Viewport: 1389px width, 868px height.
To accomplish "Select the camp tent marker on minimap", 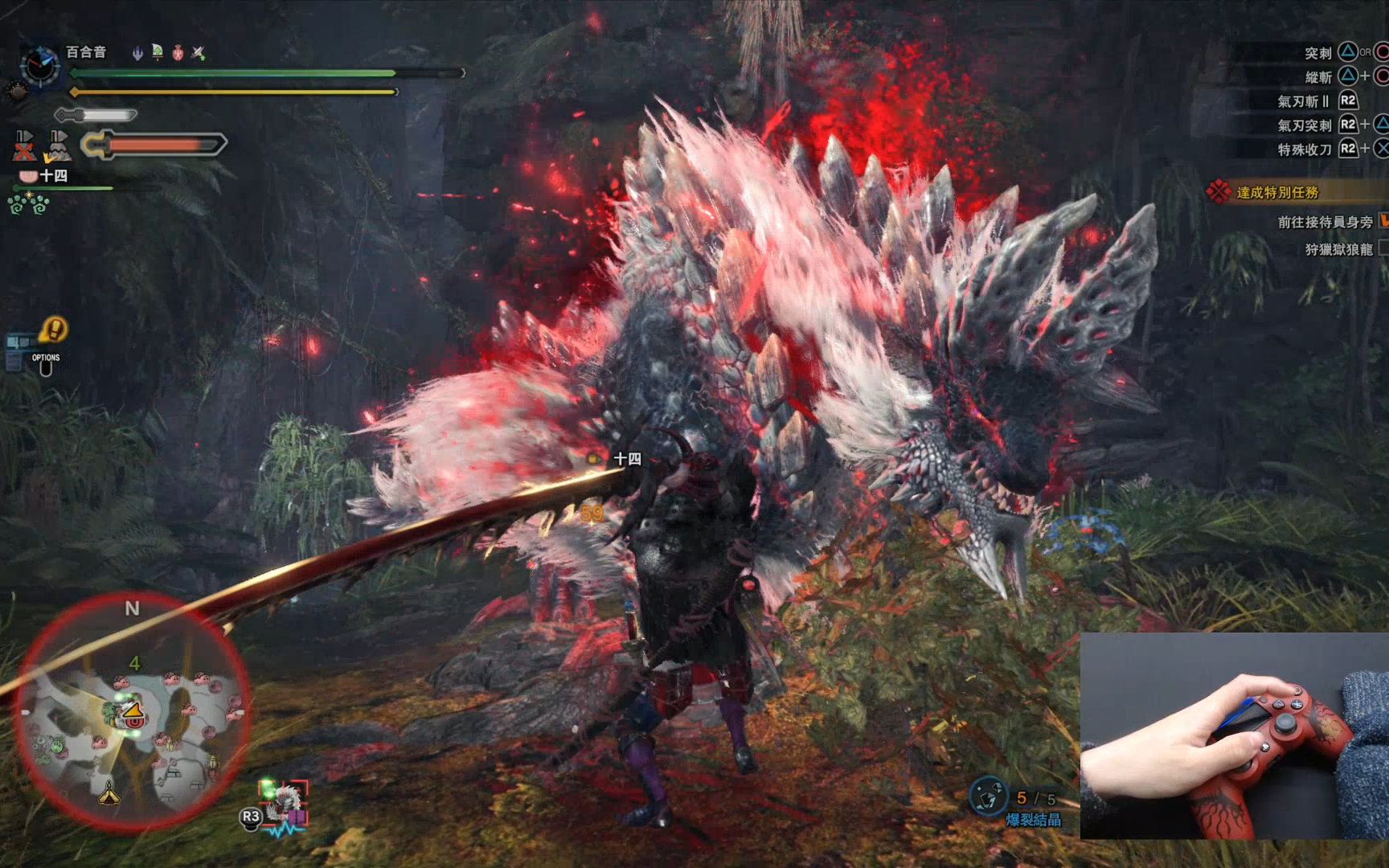I will (109, 795).
